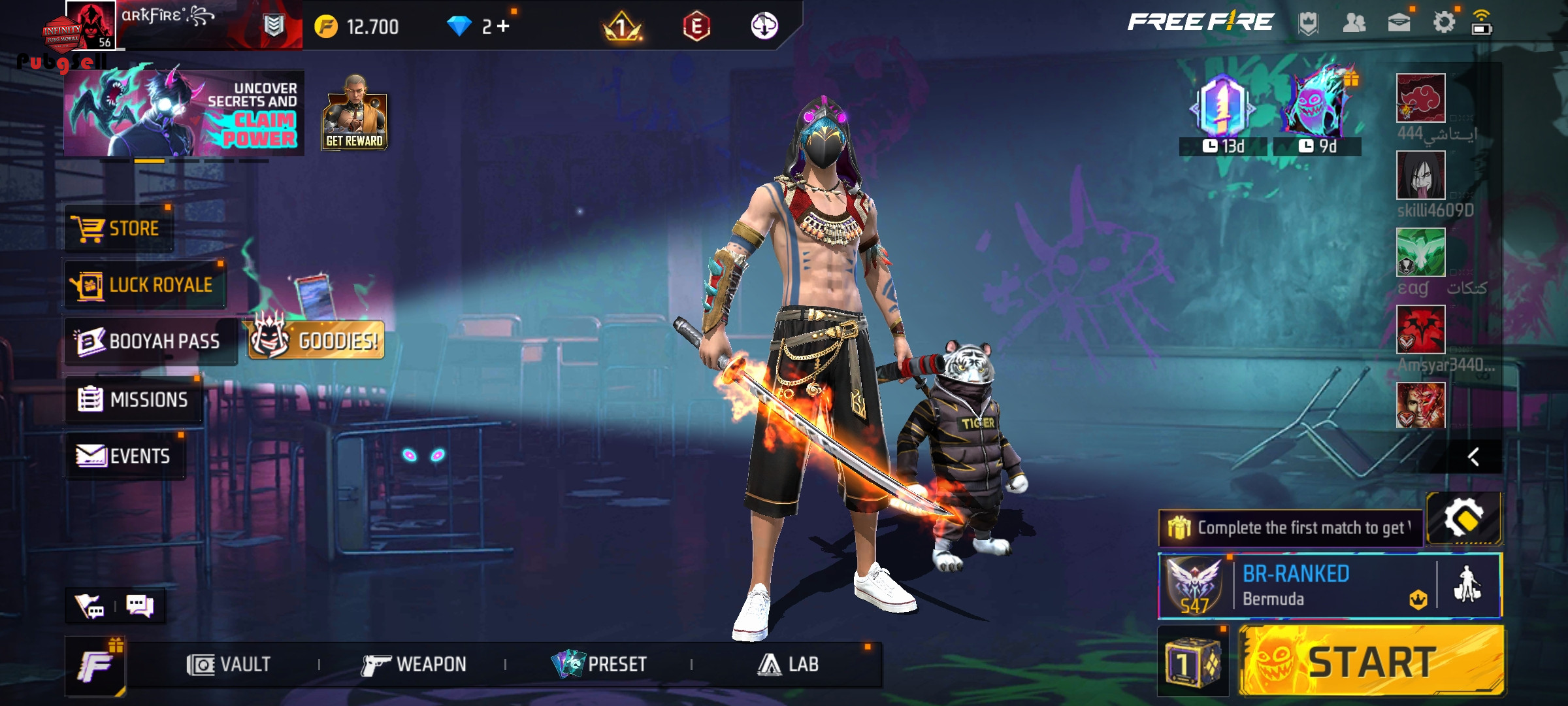Add diamonds with the plus button
Viewport: 1568px width, 706px height.
[x=503, y=27]
